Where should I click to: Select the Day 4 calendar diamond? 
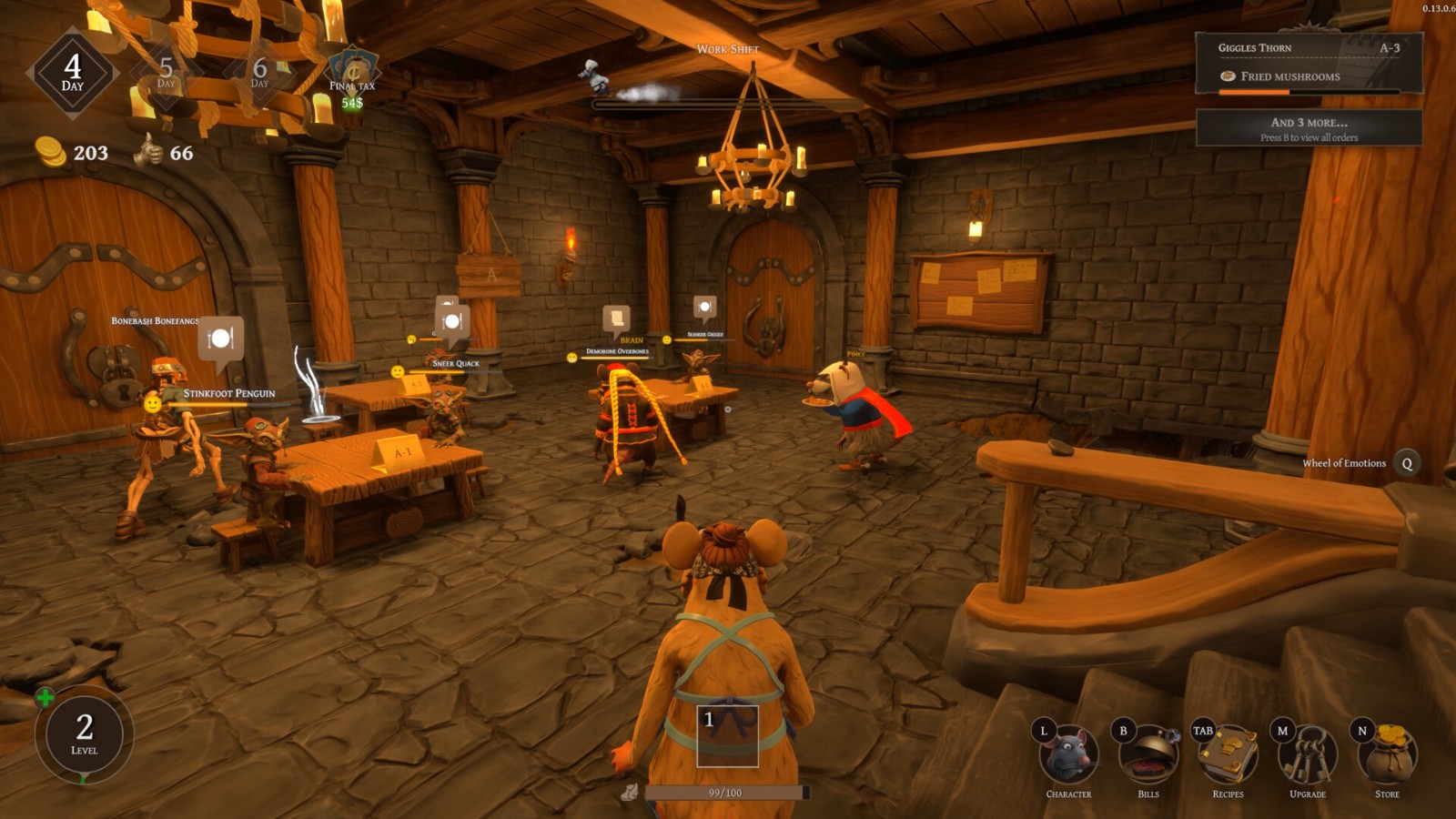coord(73,73)
